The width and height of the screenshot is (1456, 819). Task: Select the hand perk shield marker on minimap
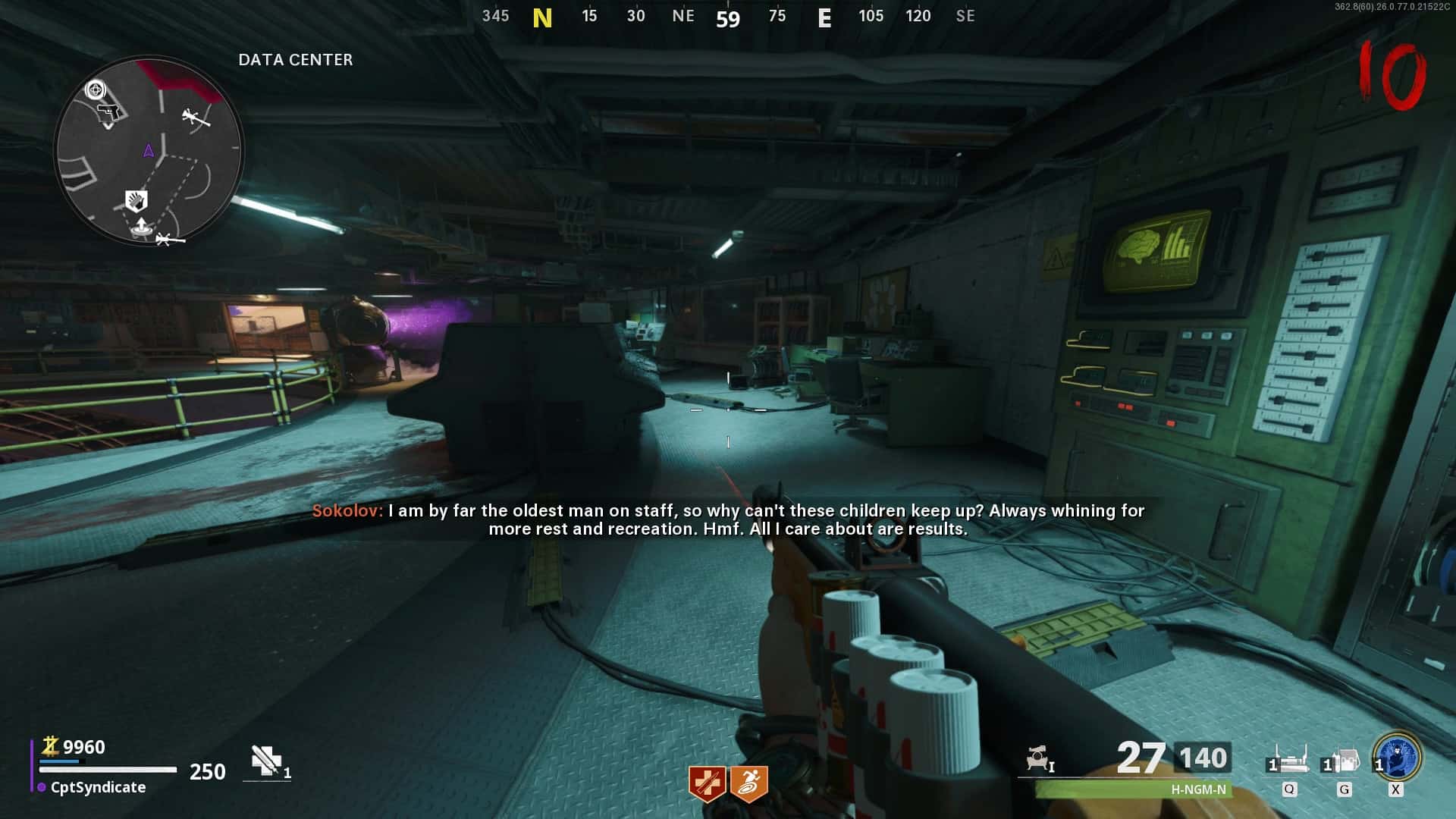pos(136,201)
